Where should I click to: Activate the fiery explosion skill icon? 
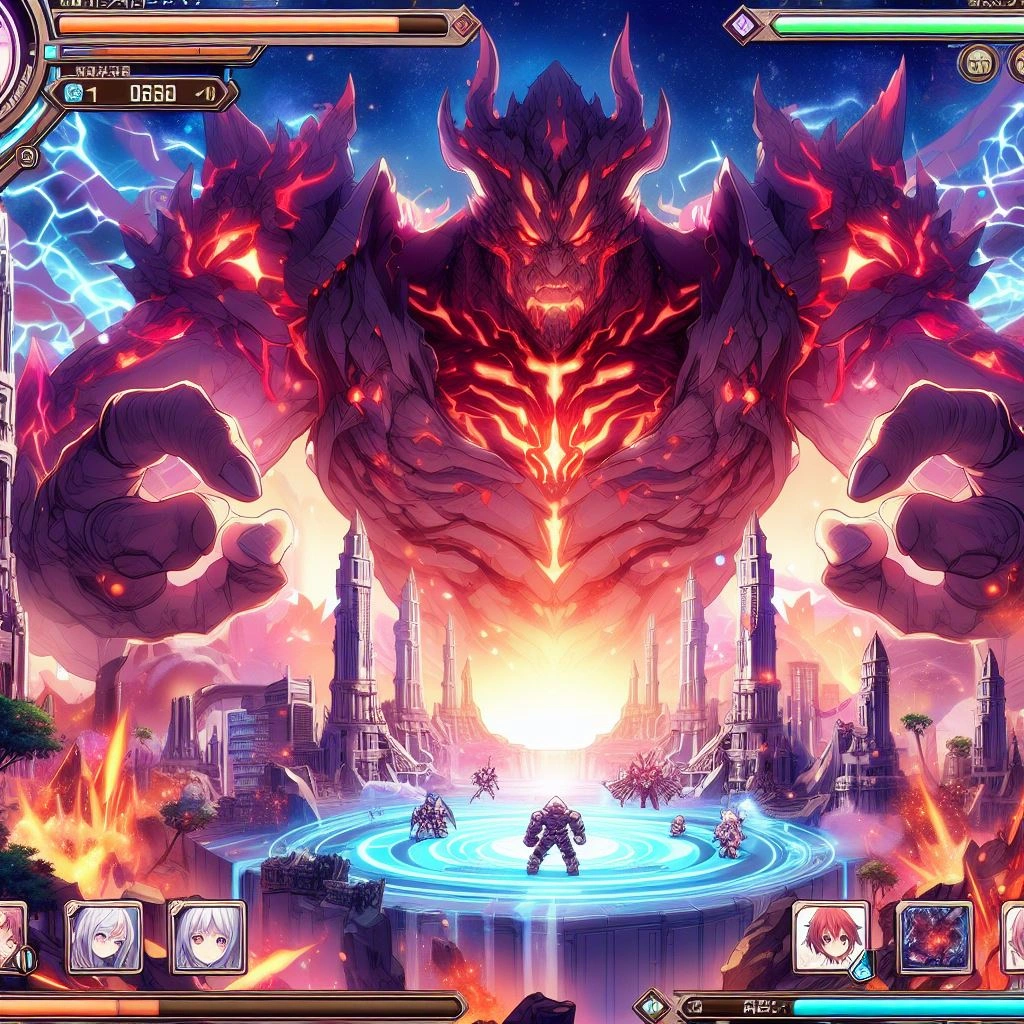pos(934,937)
